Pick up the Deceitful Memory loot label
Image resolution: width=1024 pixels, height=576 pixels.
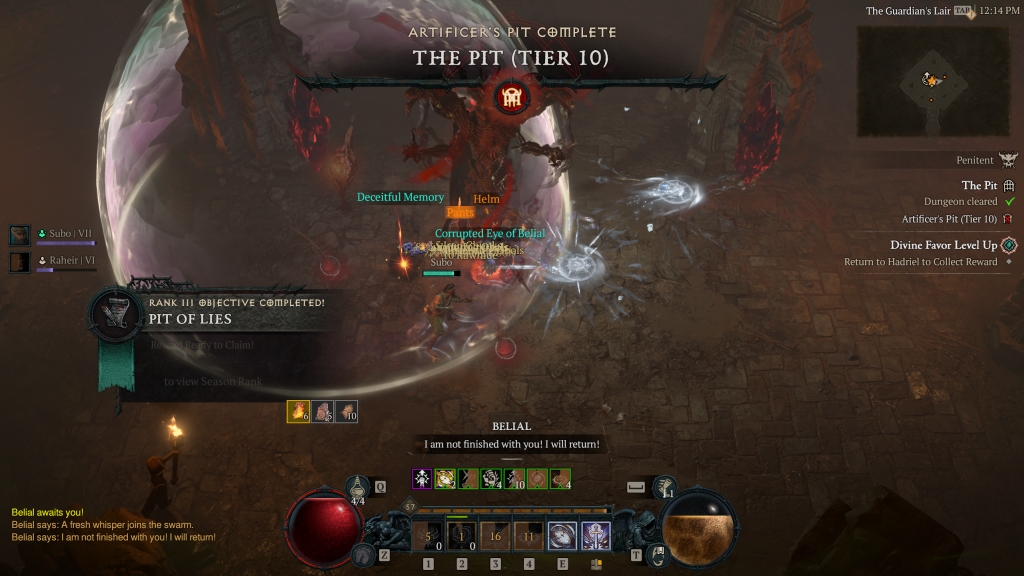click(x=400, y=197)
